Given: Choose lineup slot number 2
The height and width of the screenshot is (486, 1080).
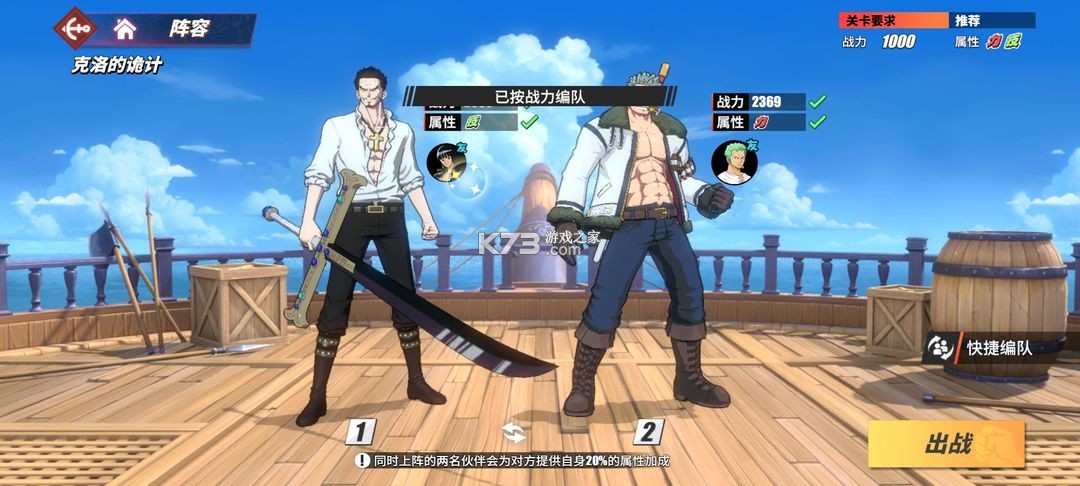Looking at the screenshot, I should [x=648, y=432].
